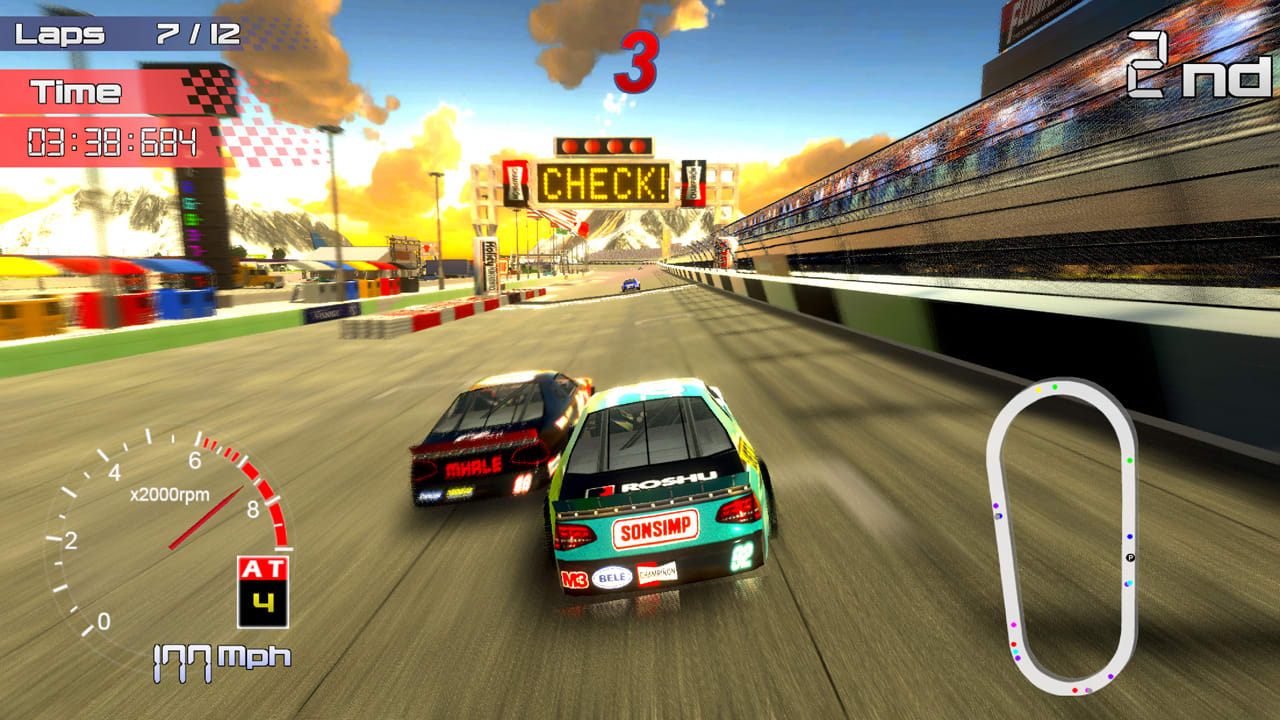
Task: Select the Laps header label
Action: [x=60, y=32]
